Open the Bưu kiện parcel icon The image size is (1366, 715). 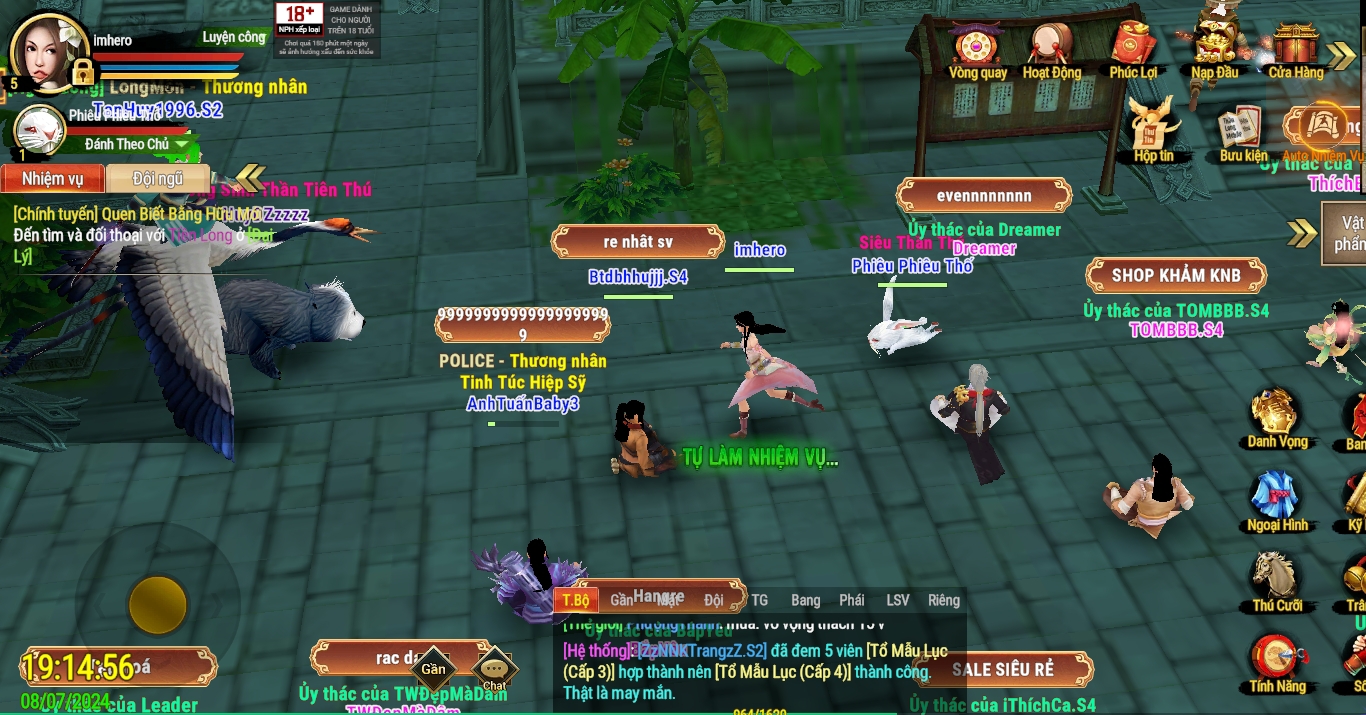1242,131
